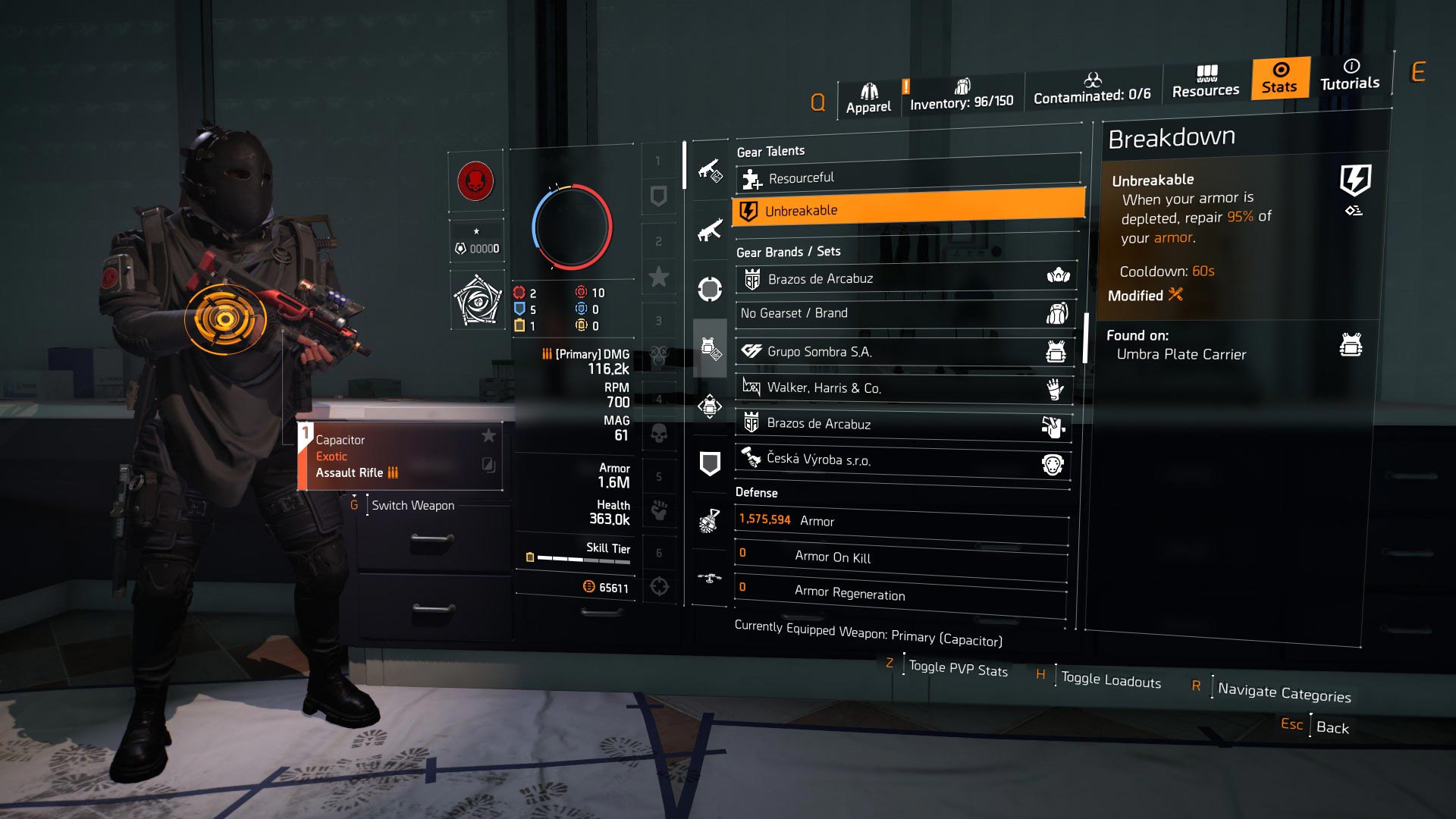Select the backpack gear slot icon
This screenshot has height=819, width=1456.
point(710,407)
